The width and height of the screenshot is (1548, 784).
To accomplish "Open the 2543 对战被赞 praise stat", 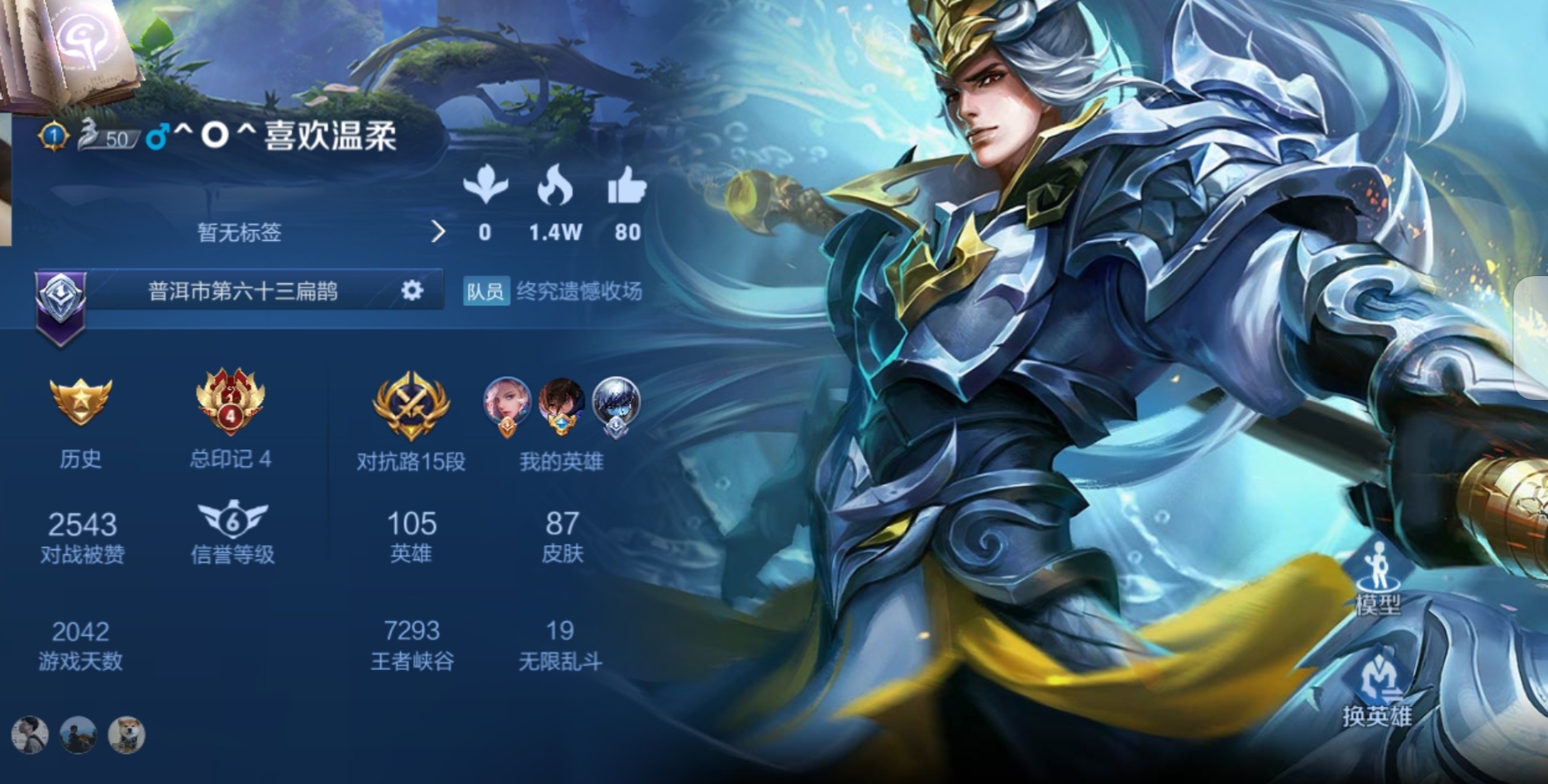I will 82,535.
